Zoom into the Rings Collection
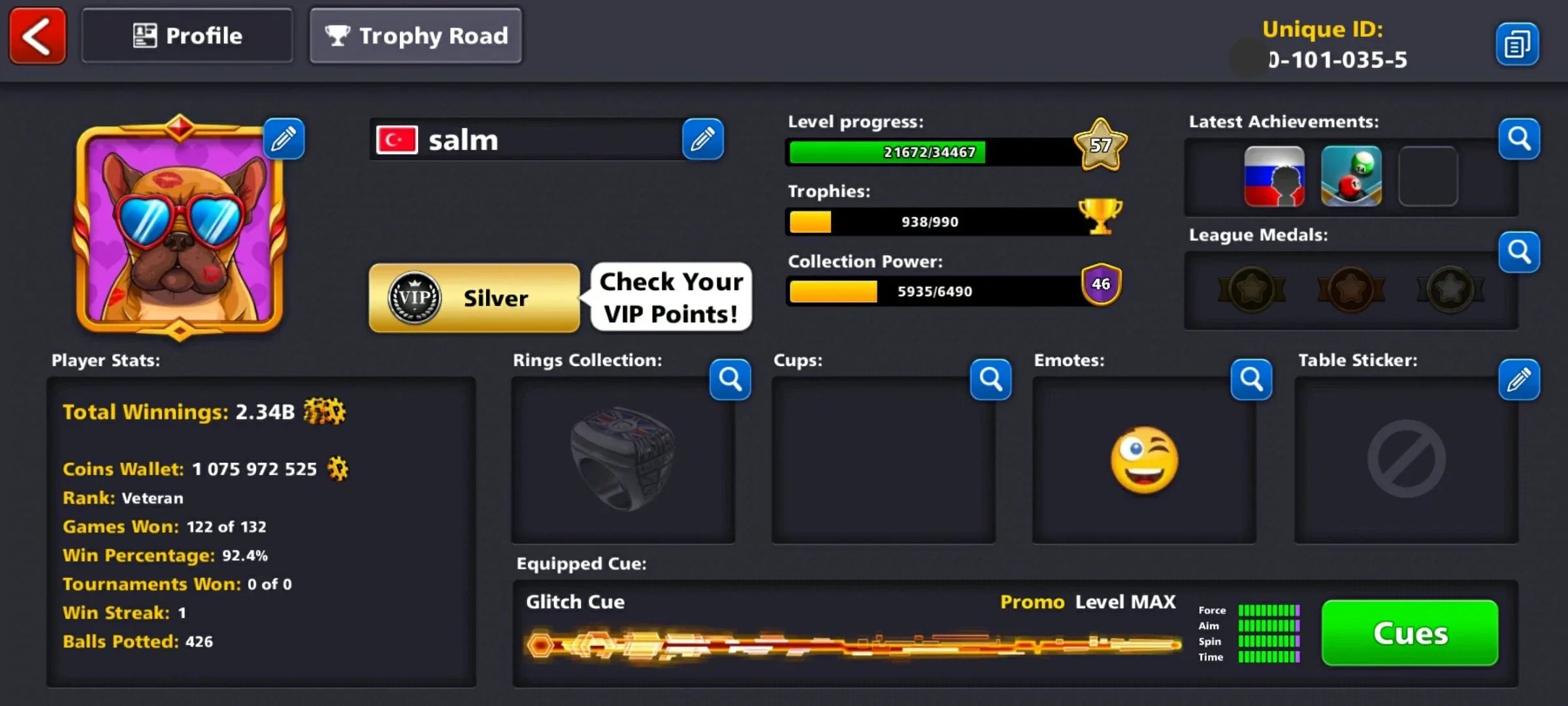The image size is (1568, 706). pyautogui.click(x=730, y=380)
